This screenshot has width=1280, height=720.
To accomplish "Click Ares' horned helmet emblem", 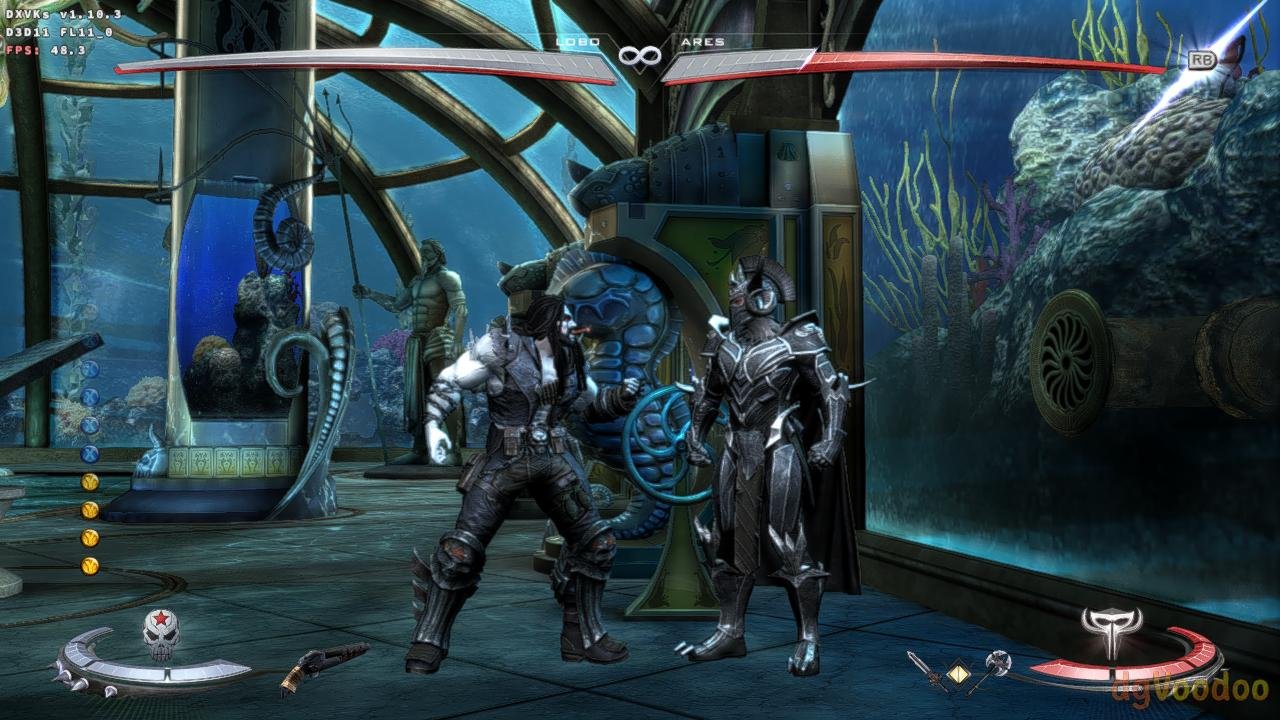I will point(1111,630).
